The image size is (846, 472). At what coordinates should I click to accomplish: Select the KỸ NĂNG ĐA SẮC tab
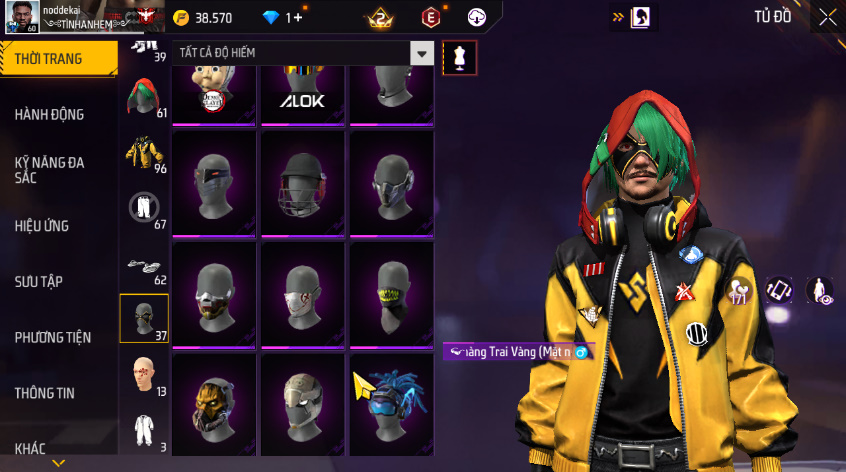(50, 169)
